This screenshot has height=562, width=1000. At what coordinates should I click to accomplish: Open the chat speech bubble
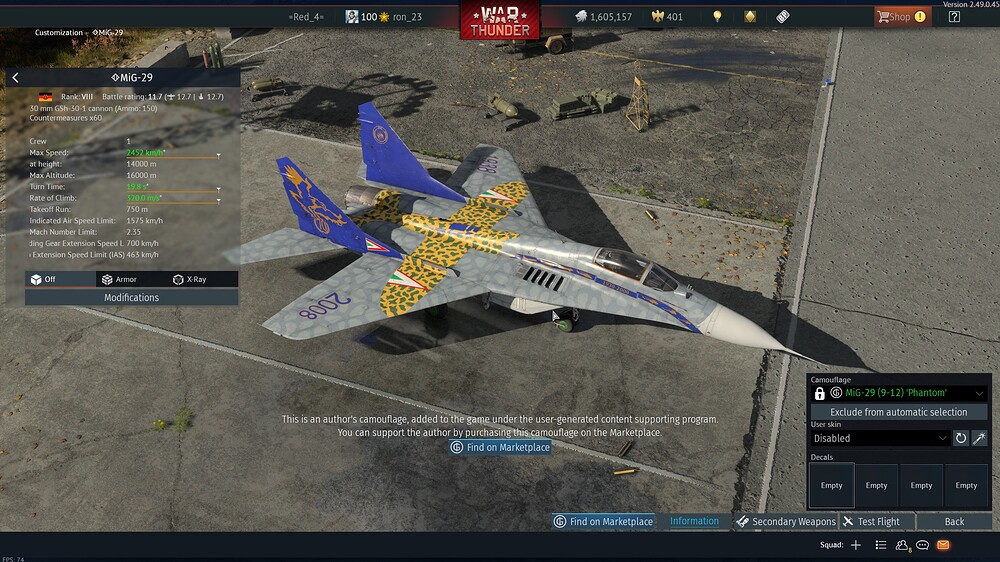(x=923, y=546)
